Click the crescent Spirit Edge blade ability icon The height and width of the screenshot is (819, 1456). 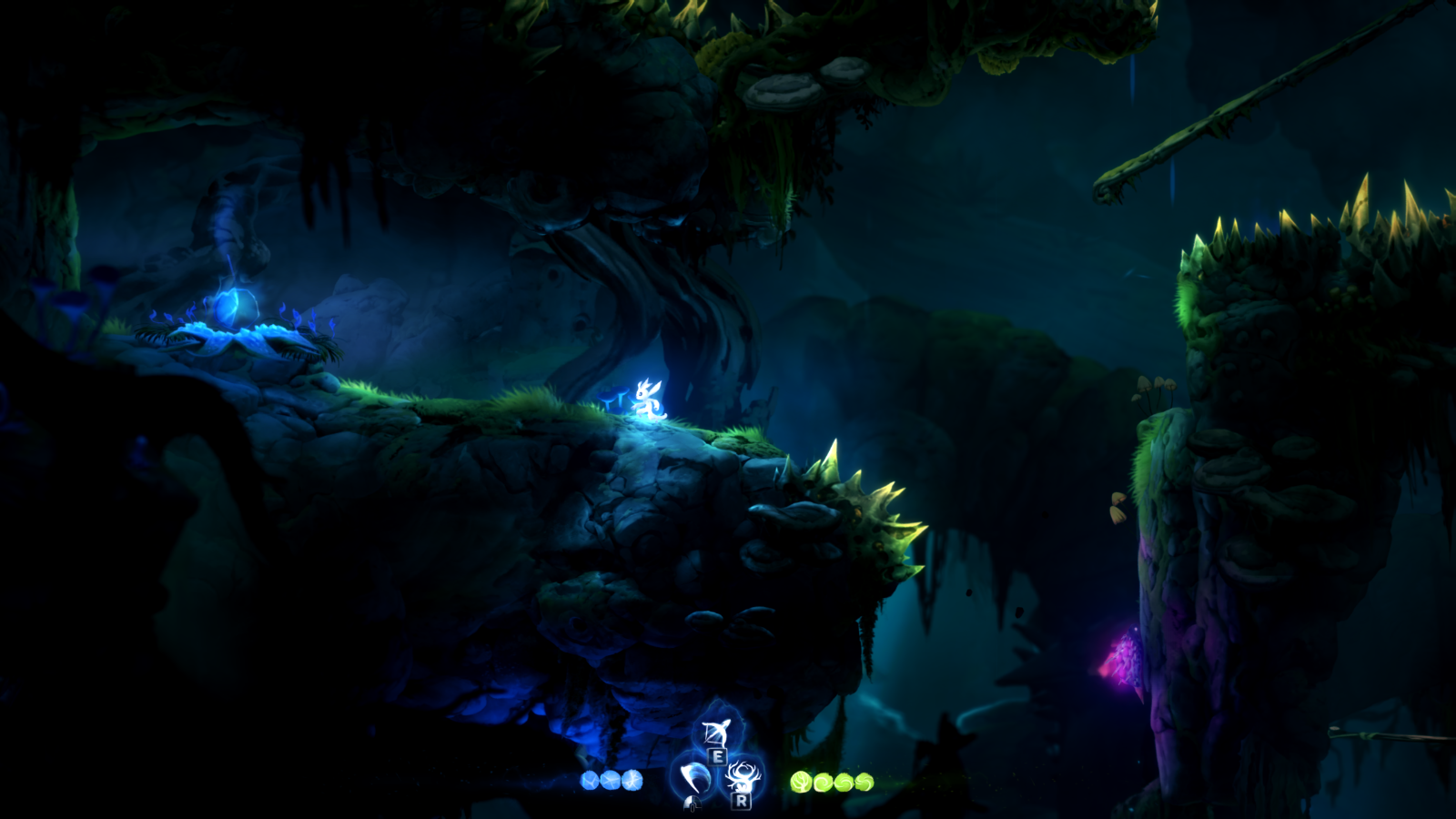(693, 775)
